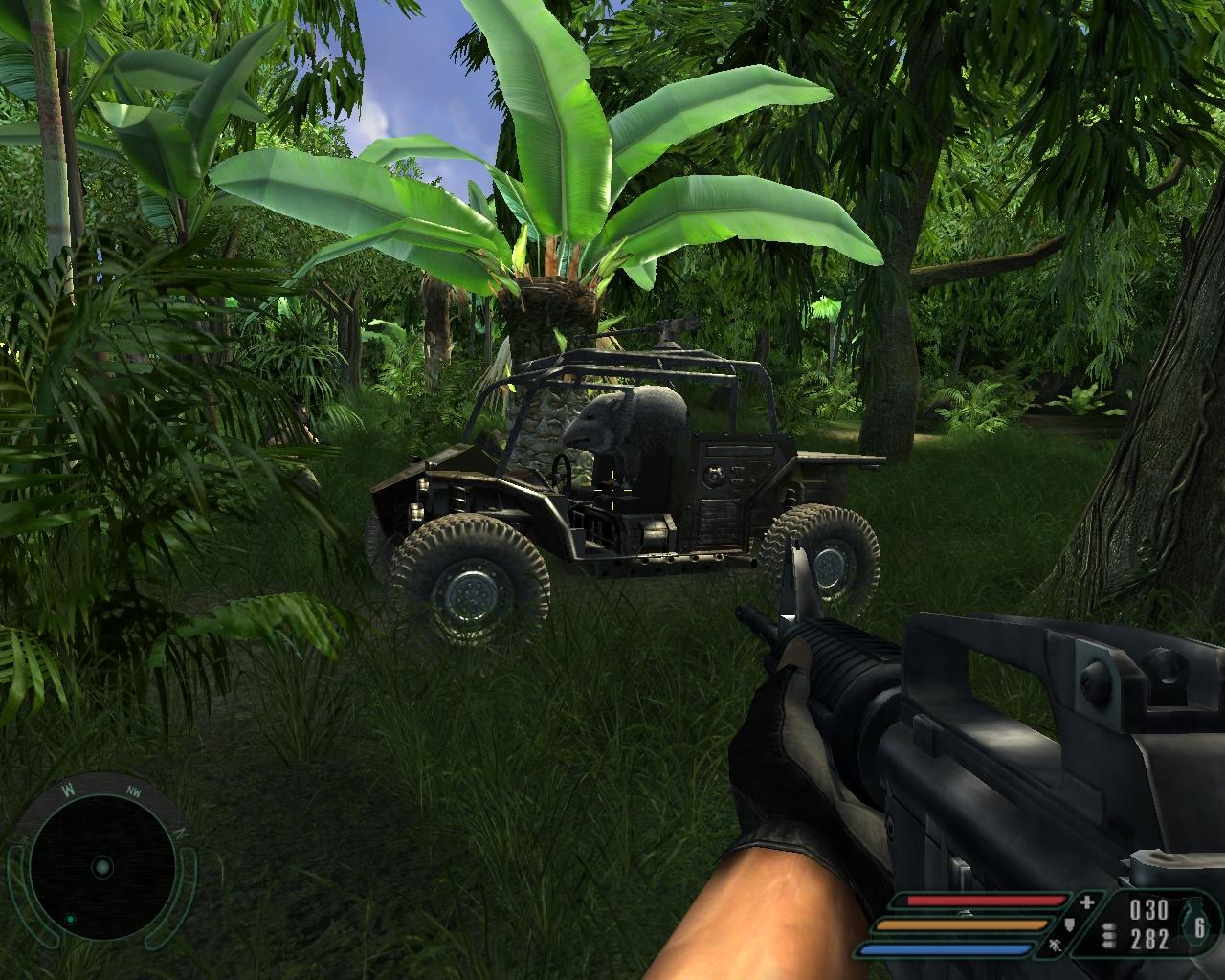Click the orange armor bar

tap(961, 924)
